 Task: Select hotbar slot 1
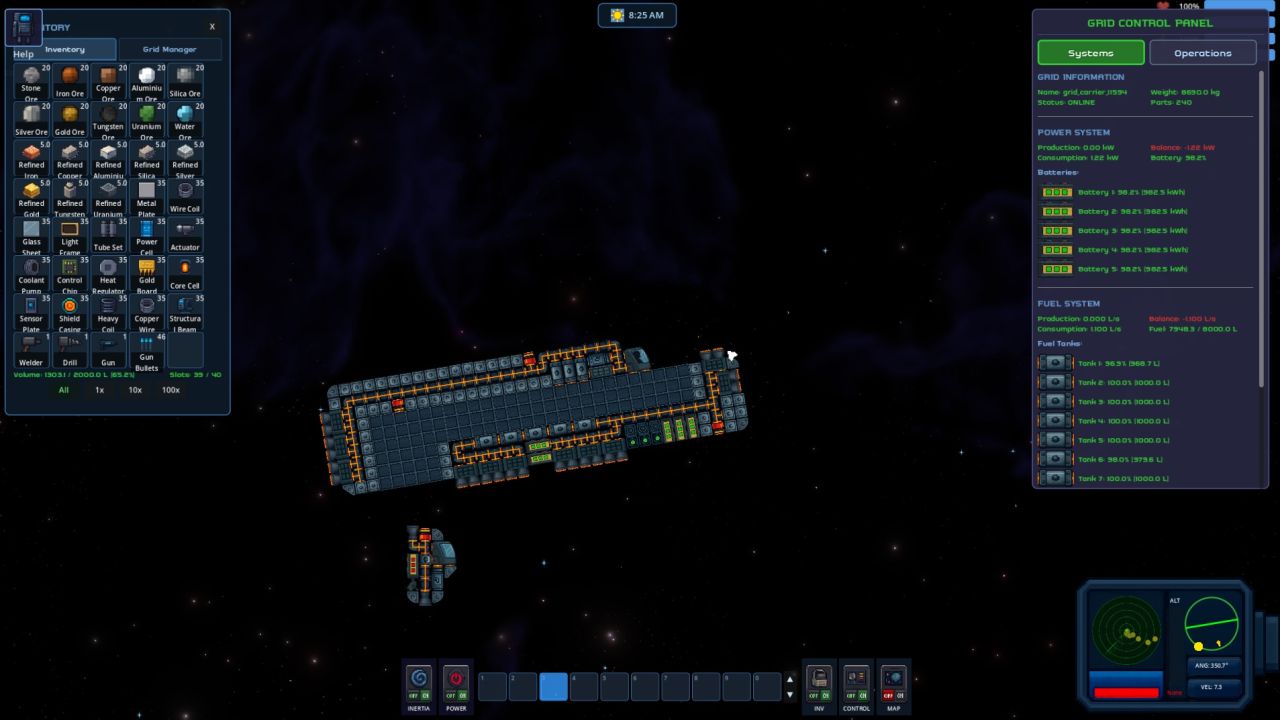491,686
